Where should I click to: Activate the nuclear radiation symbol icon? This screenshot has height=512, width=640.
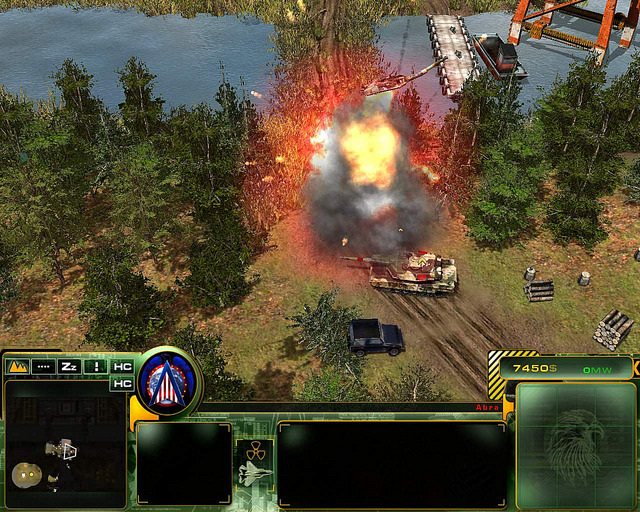click(x=254, y=448)
